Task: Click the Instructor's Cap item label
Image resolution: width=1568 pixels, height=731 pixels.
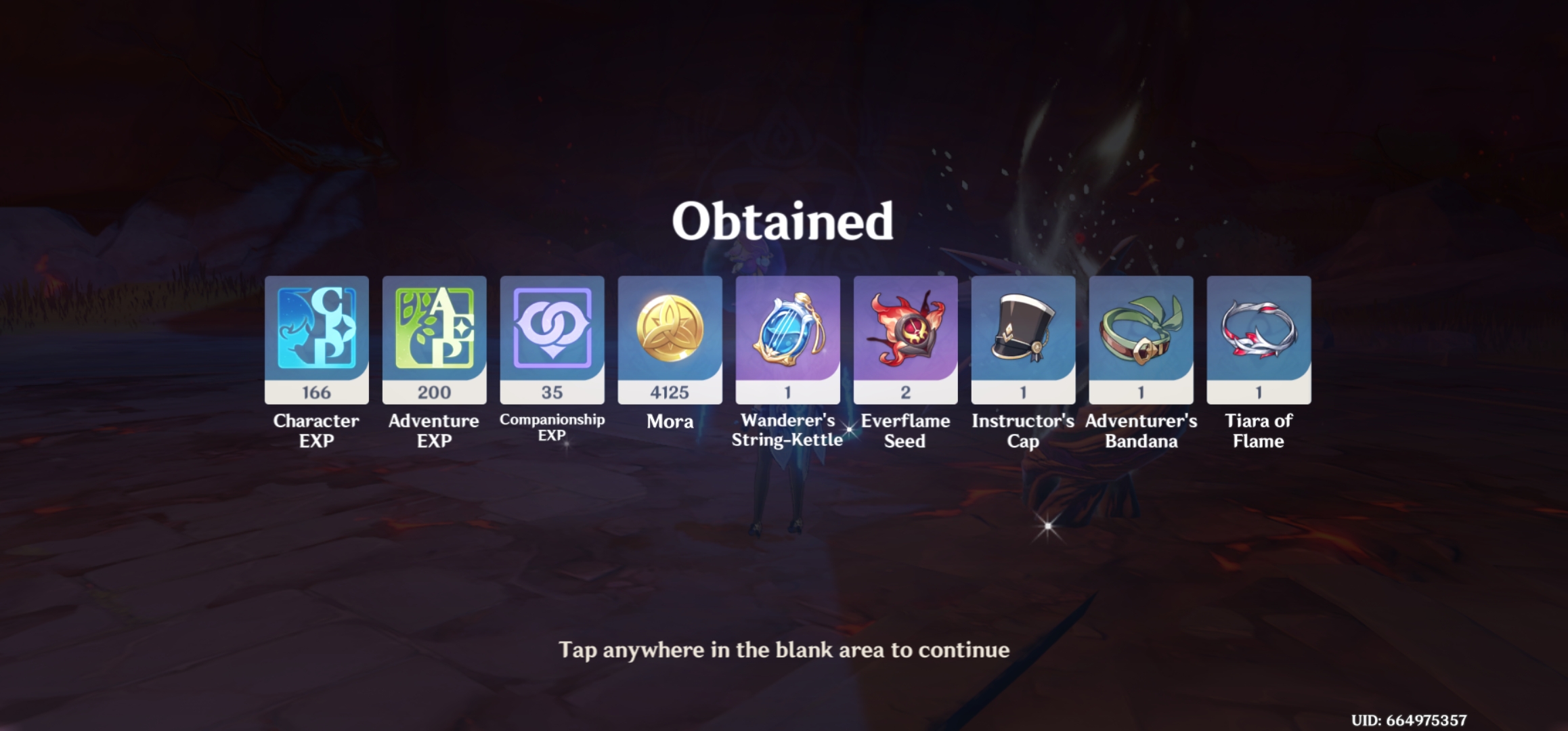Action: [1022, 431]
